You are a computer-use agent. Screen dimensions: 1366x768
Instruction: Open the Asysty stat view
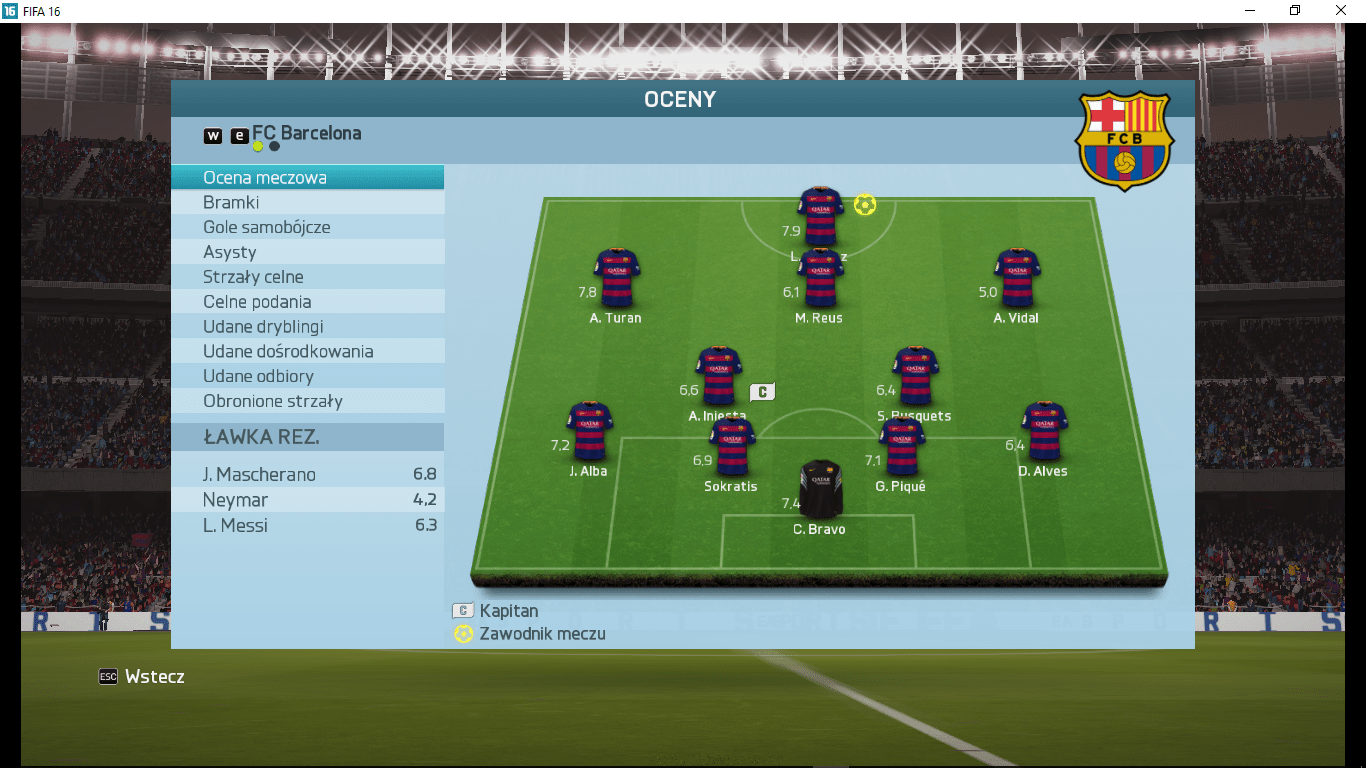tap(307, 252)
